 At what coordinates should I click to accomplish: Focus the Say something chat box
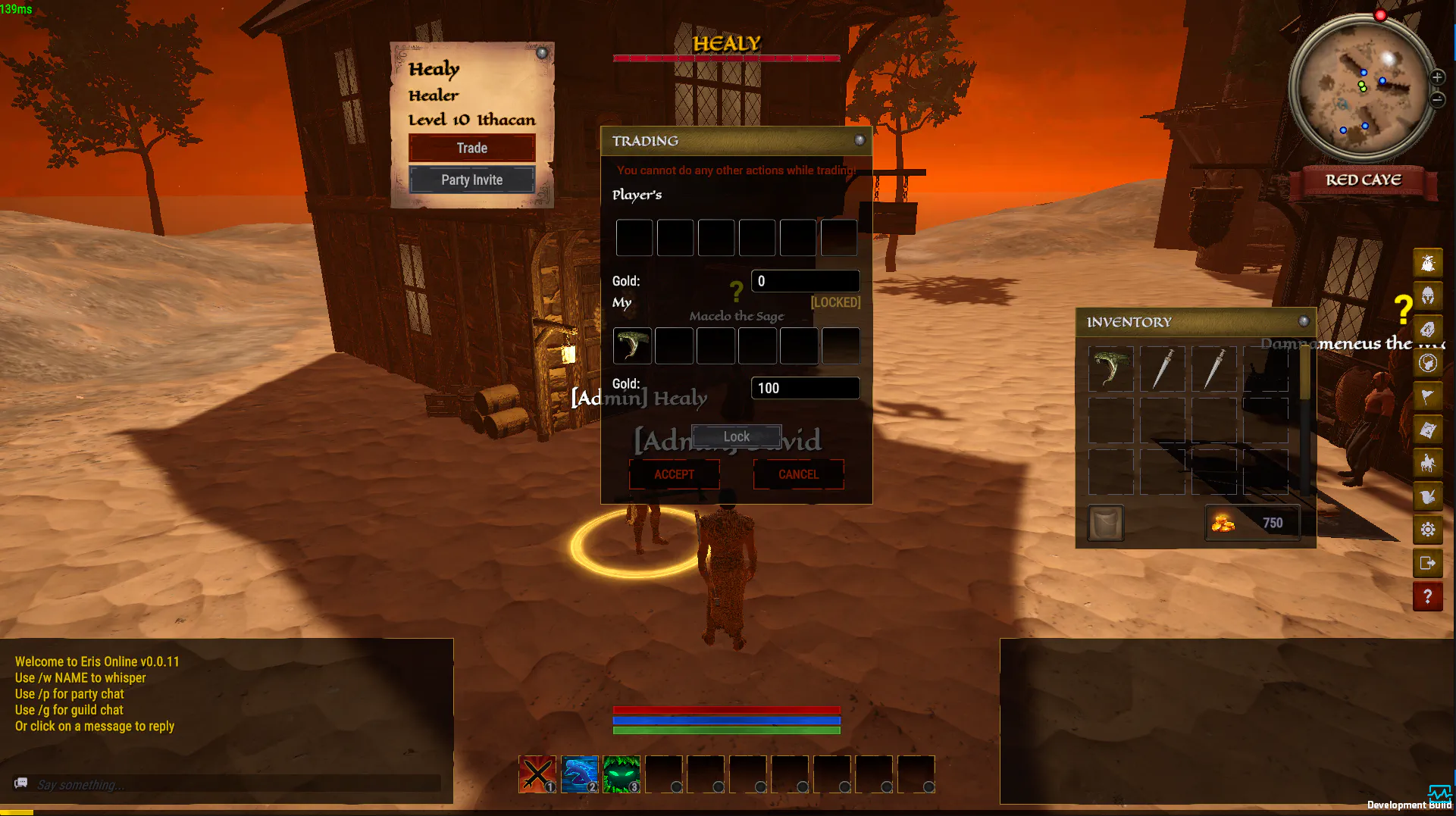point(235,784)
